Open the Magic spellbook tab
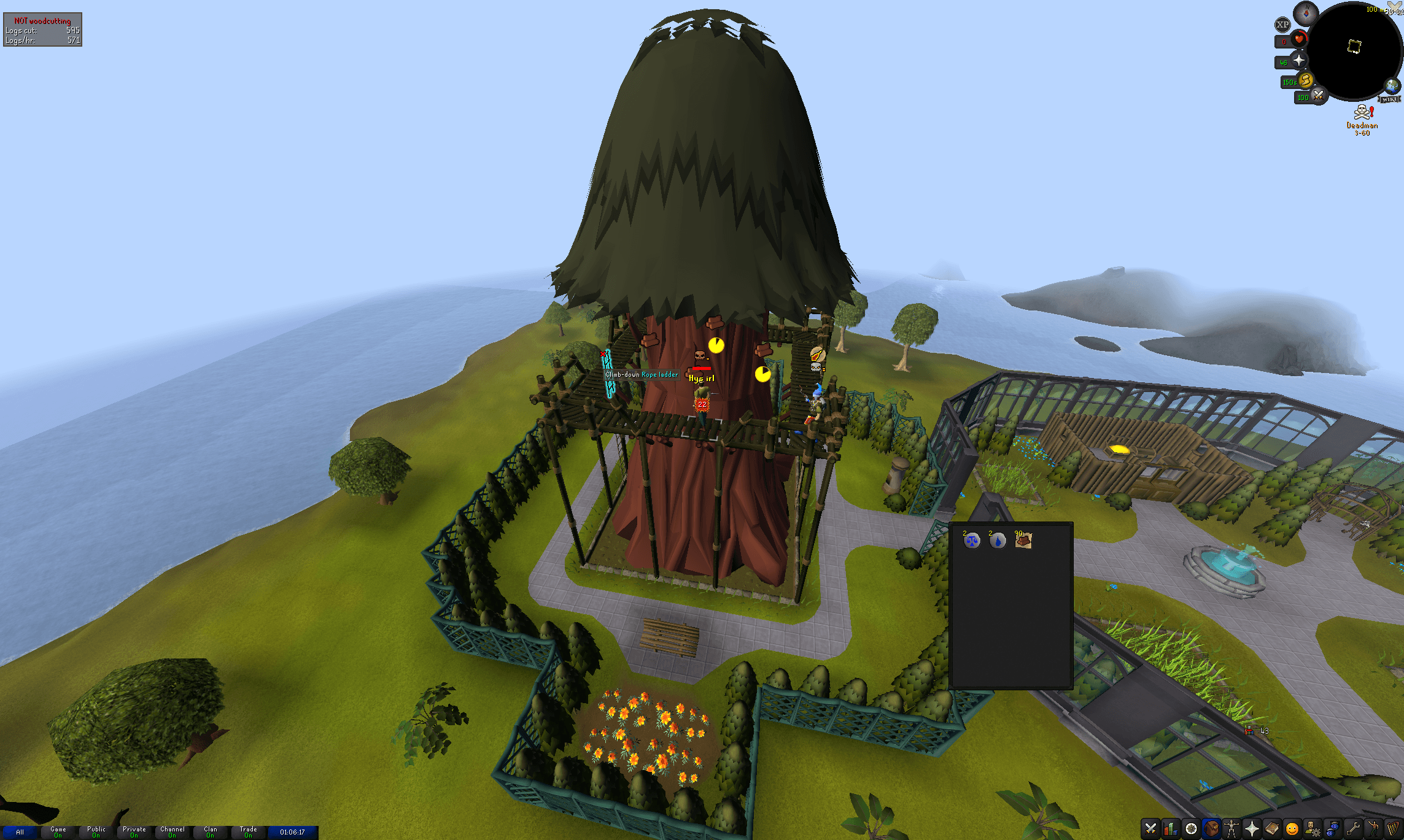This screenshot has height=840, width=1404. (x=1272, y=829)
